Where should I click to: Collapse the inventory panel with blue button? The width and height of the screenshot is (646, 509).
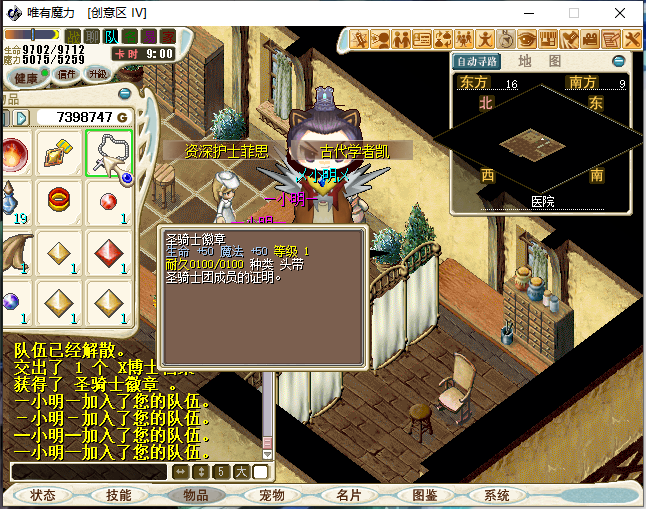pyautogui.click(x=125, y=93)
